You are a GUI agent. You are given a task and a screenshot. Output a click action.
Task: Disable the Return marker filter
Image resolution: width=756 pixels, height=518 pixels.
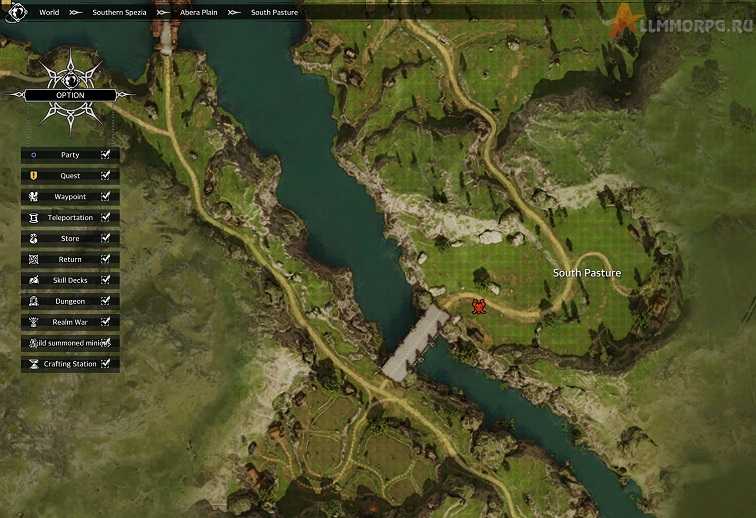coord(105,260)
